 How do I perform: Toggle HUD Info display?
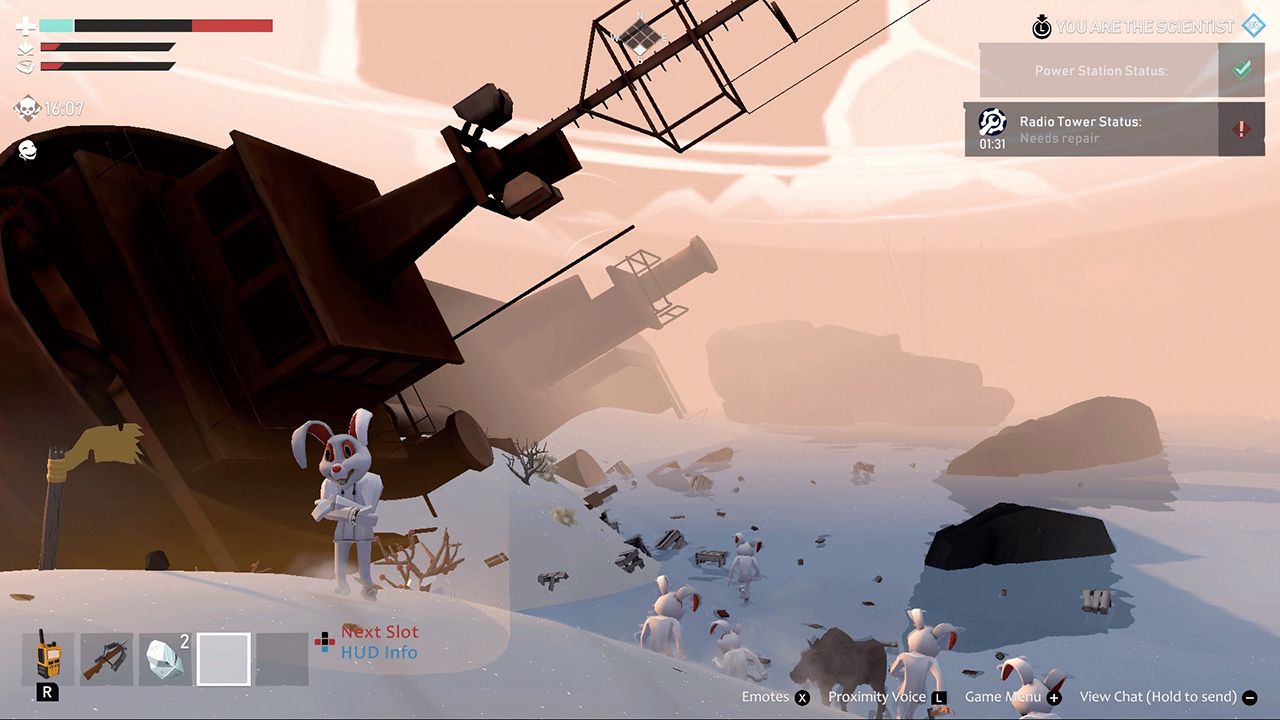[380, 650]
